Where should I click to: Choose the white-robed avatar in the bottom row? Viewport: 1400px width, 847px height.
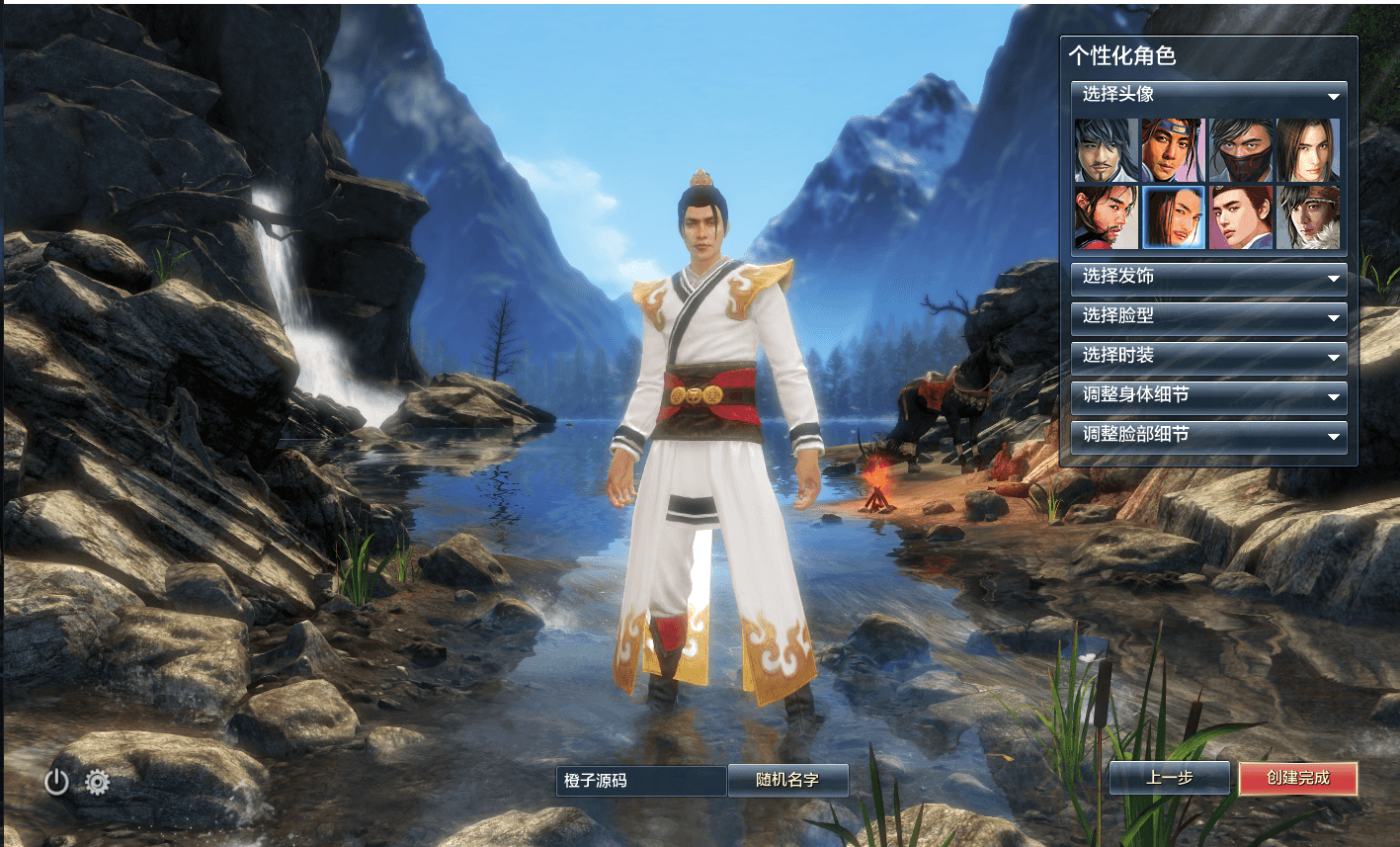coord(1241,216)
